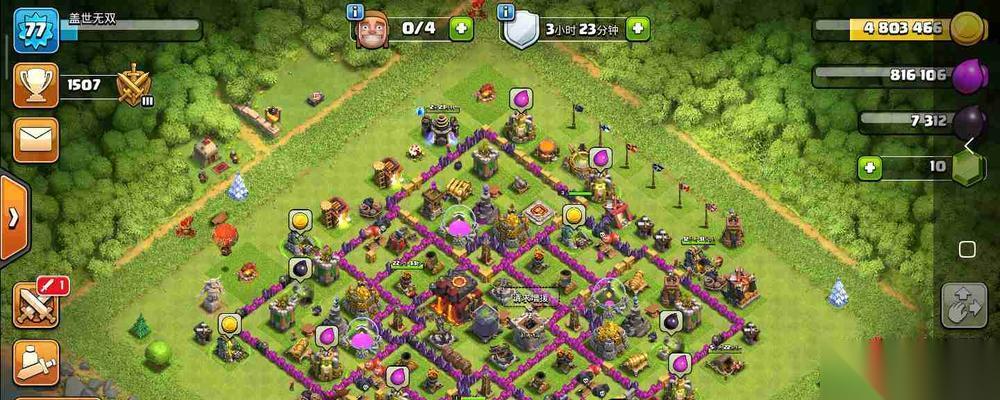Extend the shield with its green plus
Screen dimensions: 1000x400
tap(639, 28)
